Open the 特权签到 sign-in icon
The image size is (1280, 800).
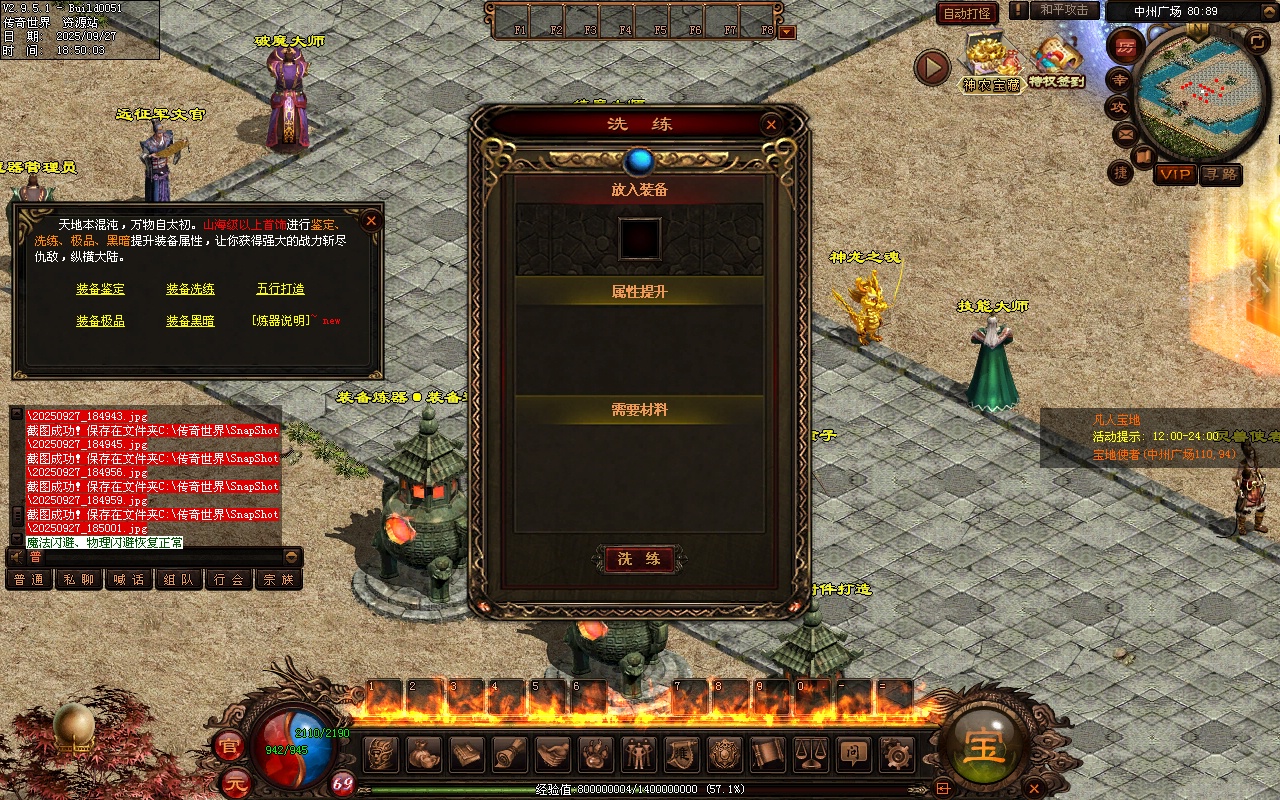coord(1057,62)
